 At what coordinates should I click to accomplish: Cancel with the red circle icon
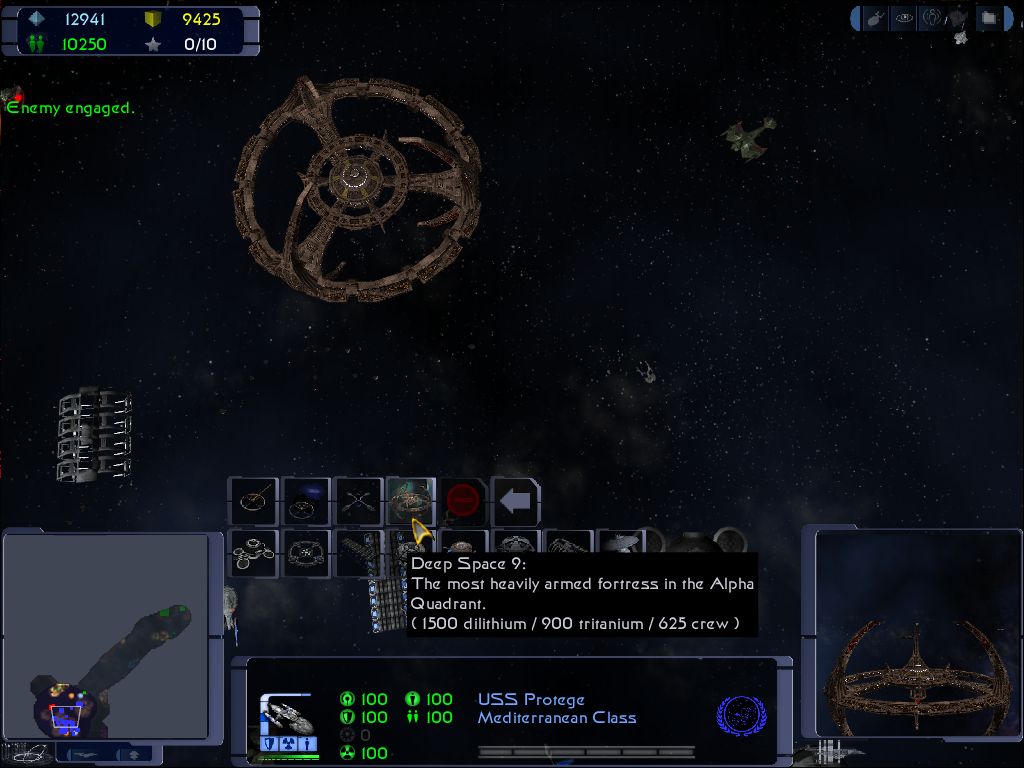point(463,500)
